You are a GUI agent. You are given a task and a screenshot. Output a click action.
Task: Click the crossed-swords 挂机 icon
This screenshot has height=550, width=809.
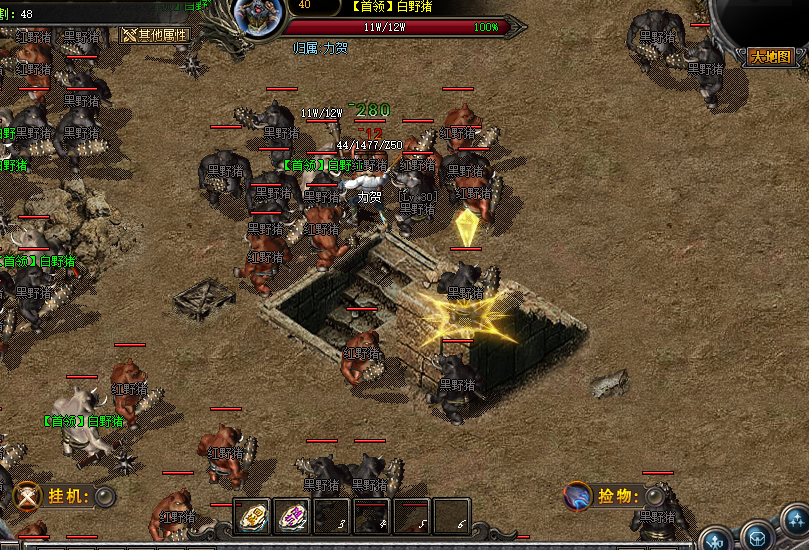point(28,496)
